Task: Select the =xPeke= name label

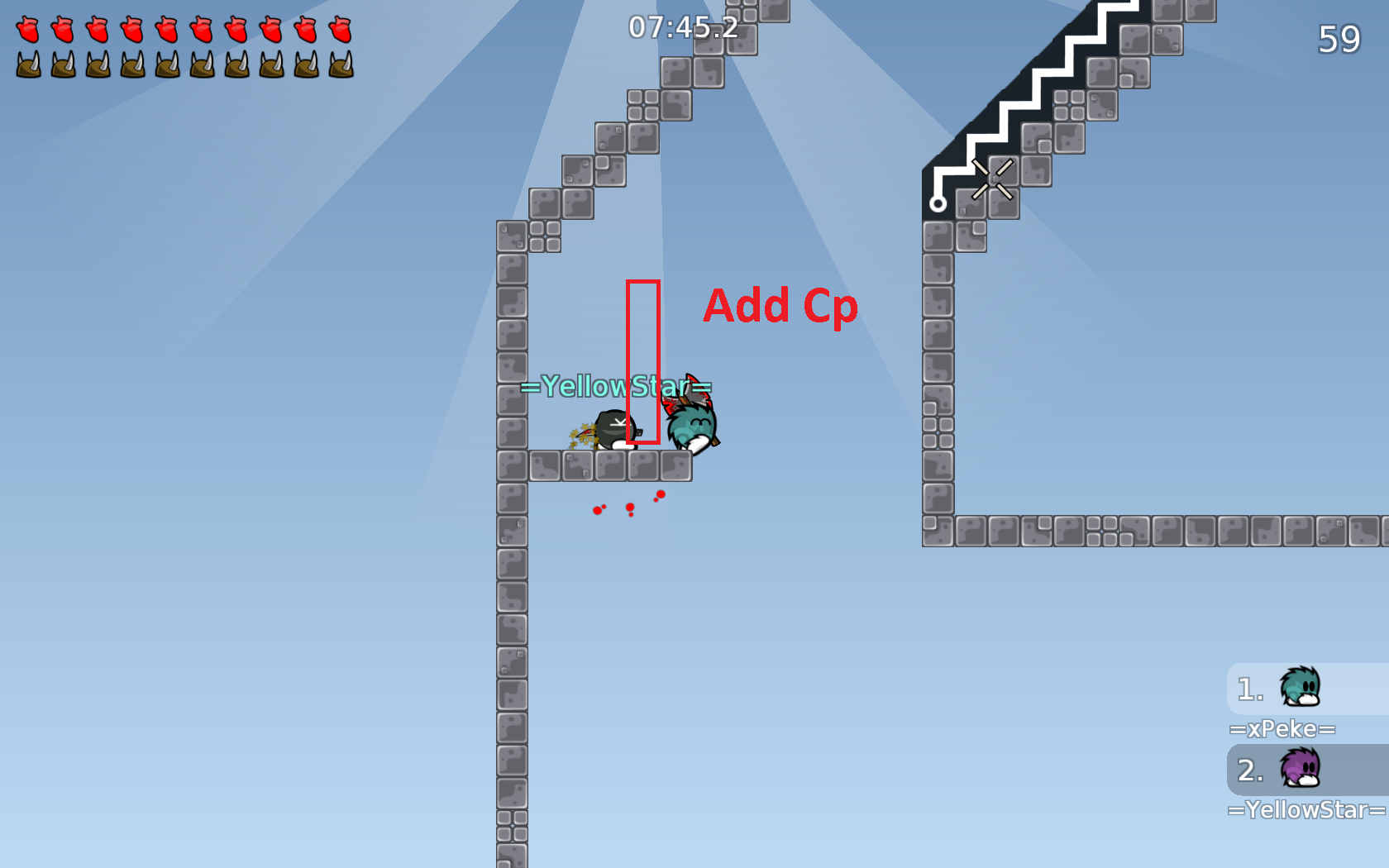Action: pyautogui.click(x=1284, y=728)
